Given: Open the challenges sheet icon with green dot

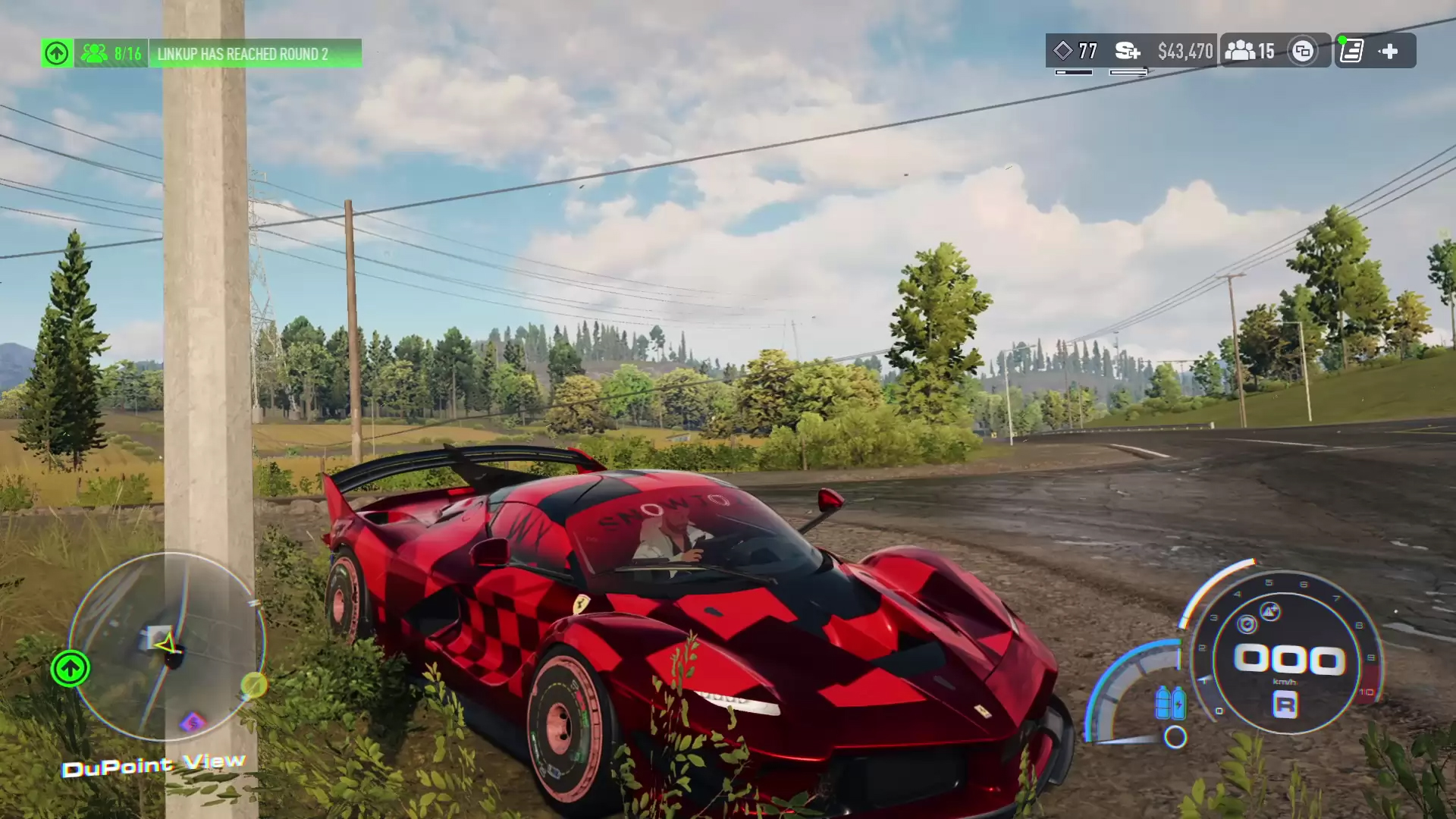Looking at the screenshot, I should (1351, 51).
